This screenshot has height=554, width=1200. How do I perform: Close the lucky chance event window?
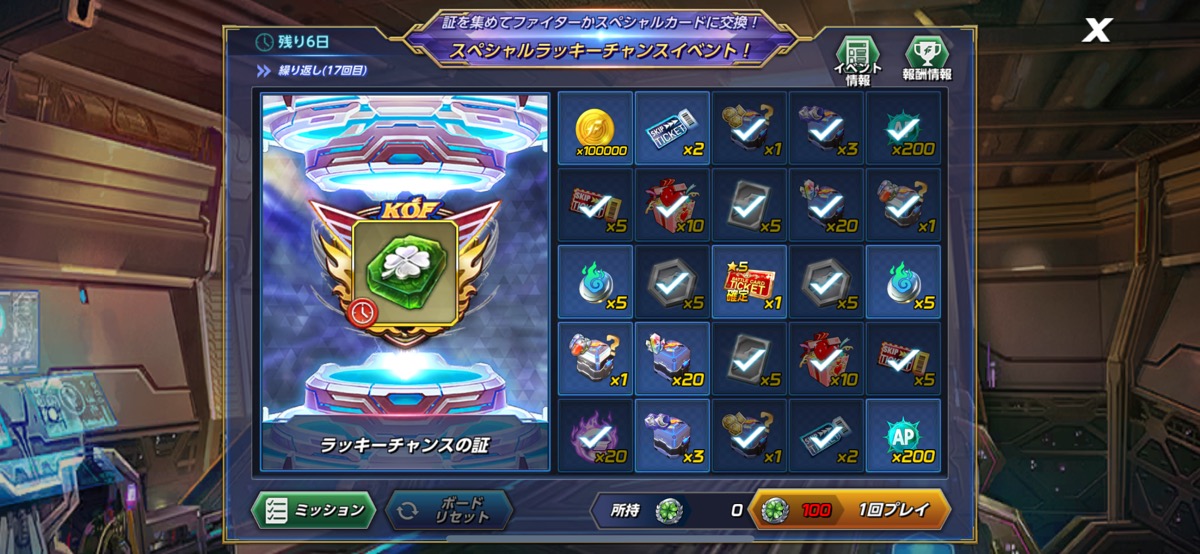1097,31
